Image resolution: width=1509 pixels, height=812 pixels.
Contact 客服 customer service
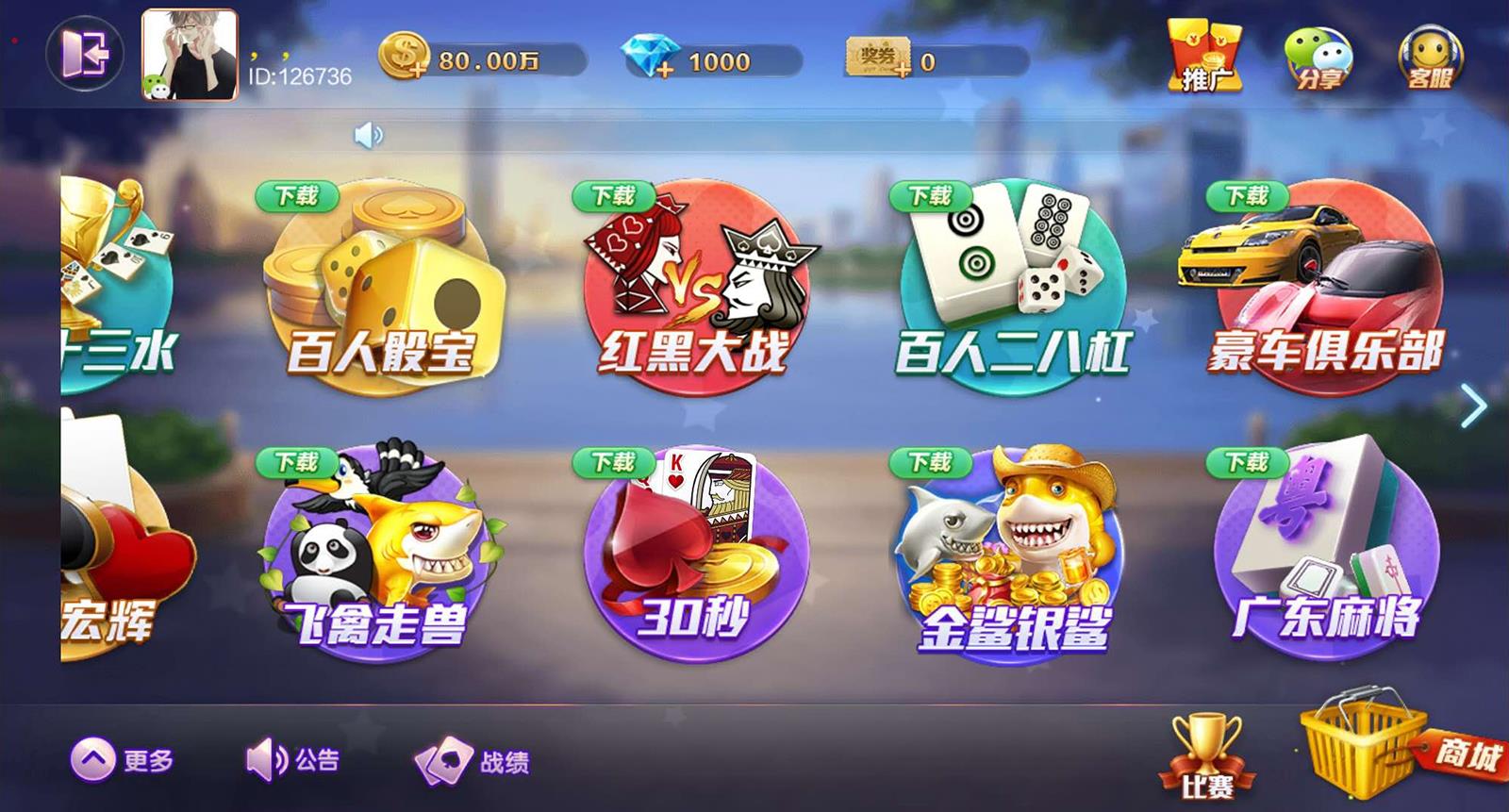[1432, 57]
